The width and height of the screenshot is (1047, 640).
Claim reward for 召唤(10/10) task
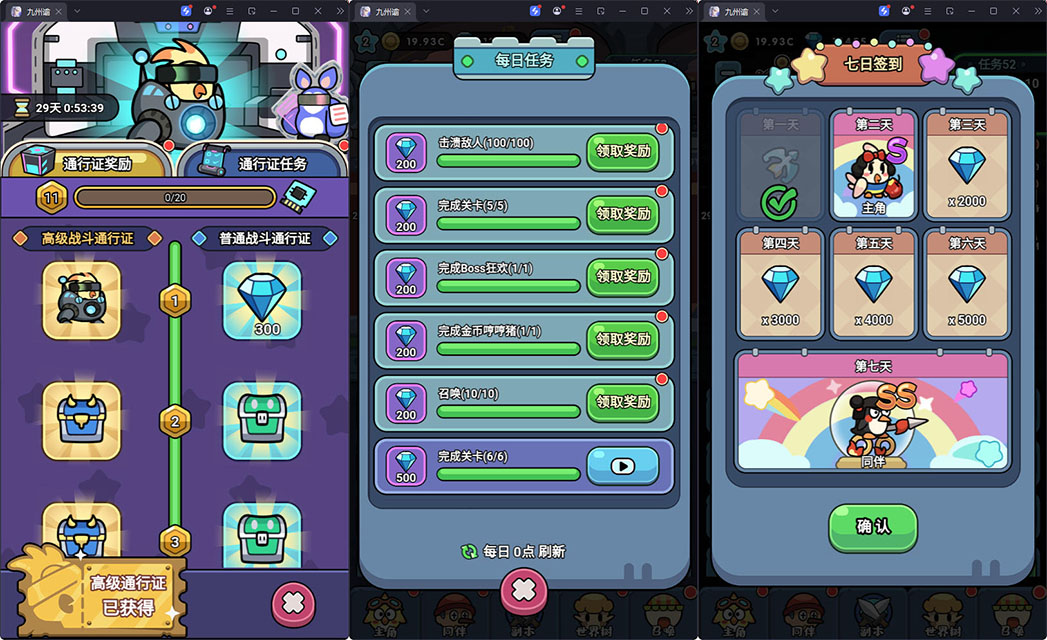click(x=622, y=402)
